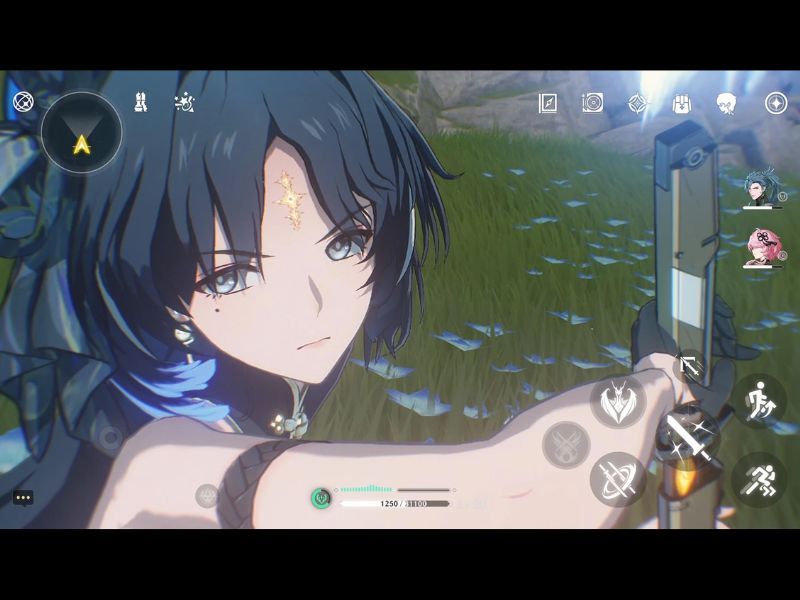Image resolution: width=800 pixels, height=600 pixels.
Task: Tap the small grapple arrow button
Action: [689, 365]
